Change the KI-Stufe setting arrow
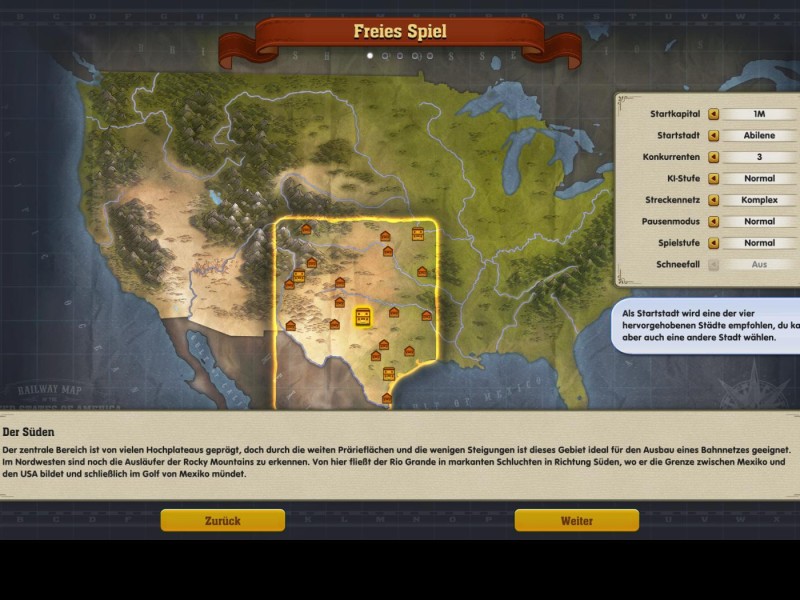 pos(714,179)
